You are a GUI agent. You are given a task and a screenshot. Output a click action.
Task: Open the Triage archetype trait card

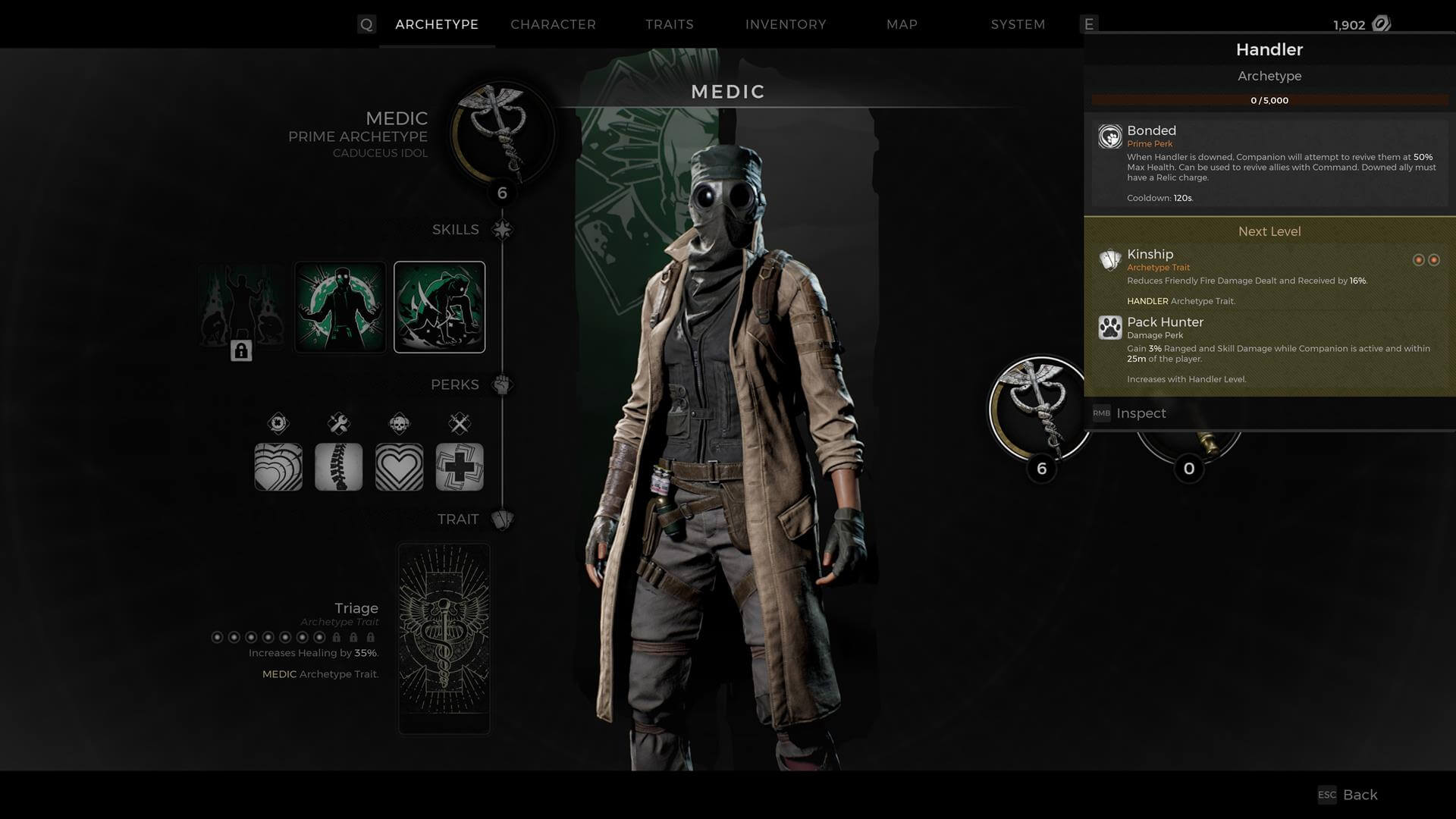click(x=444, y=638)
